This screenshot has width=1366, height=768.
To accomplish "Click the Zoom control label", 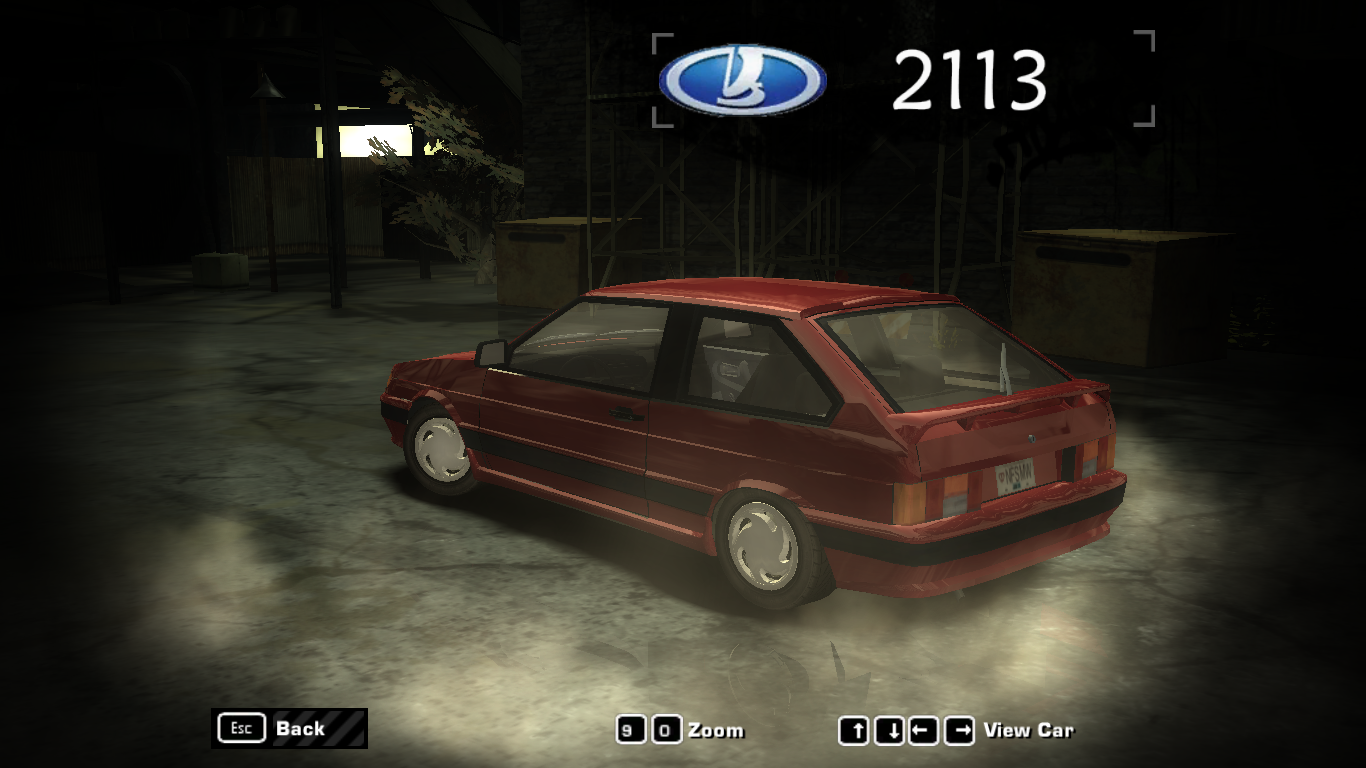I will coord(716,731).
